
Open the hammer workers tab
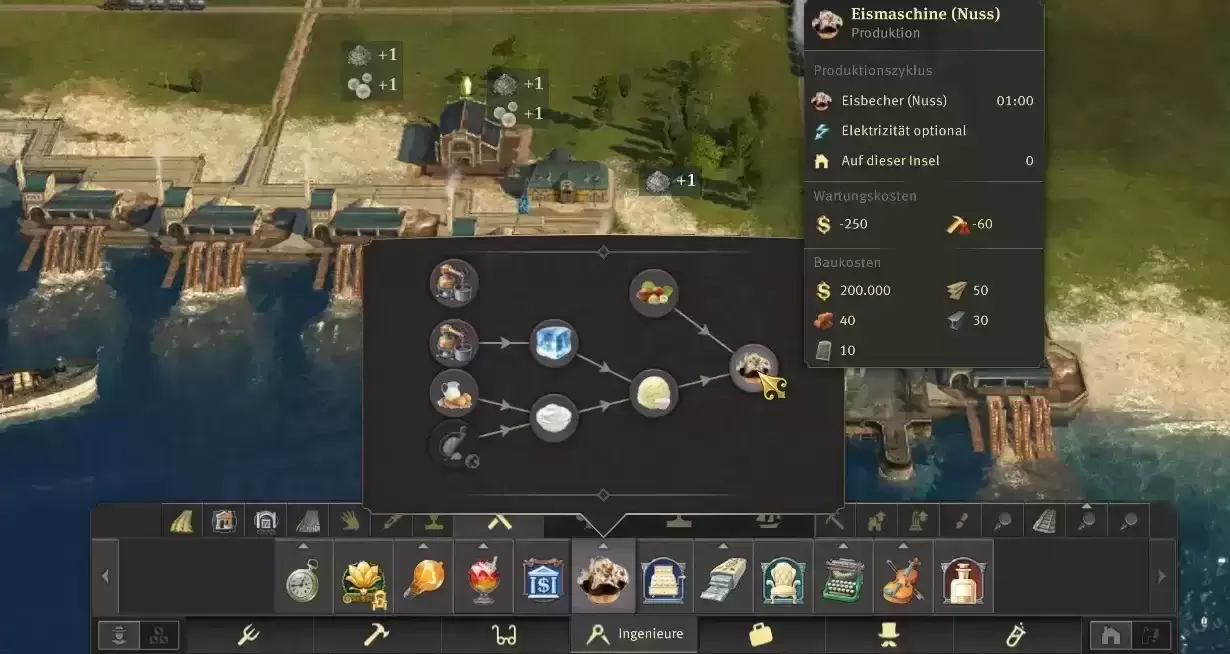pyautogui.click(x=377, y=634)
